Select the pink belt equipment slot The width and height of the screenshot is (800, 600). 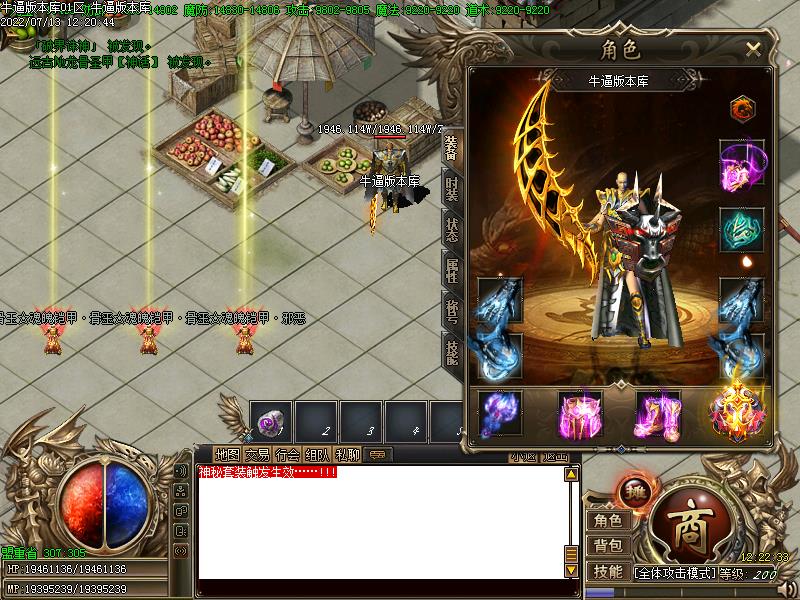(579, 413)
